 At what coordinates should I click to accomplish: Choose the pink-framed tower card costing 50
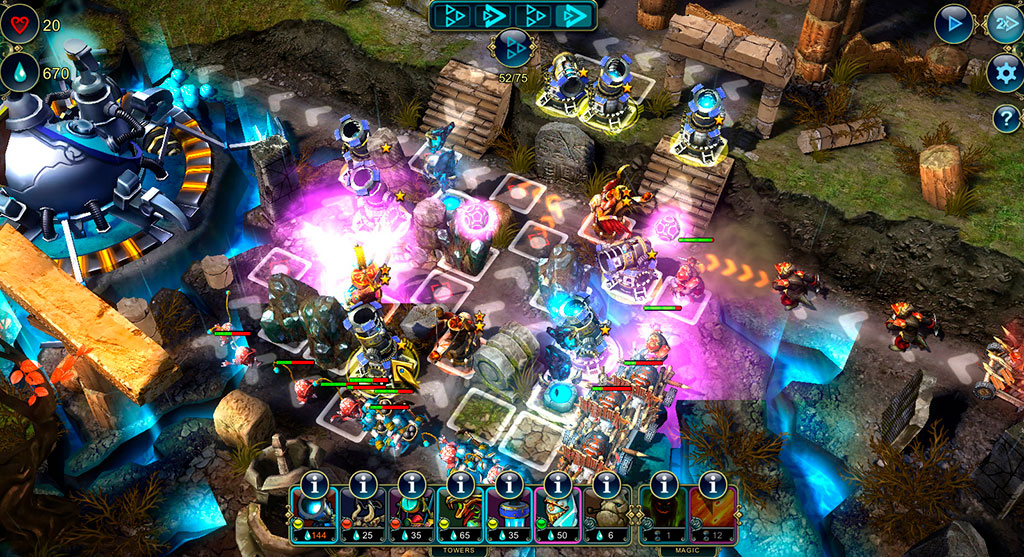click(x=558, y=514)
